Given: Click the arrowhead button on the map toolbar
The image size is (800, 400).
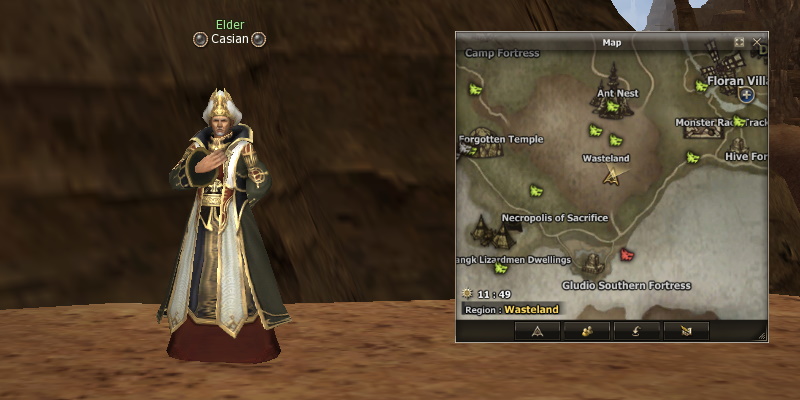Looking at the screenshot, I should click(x=537, y=331).
